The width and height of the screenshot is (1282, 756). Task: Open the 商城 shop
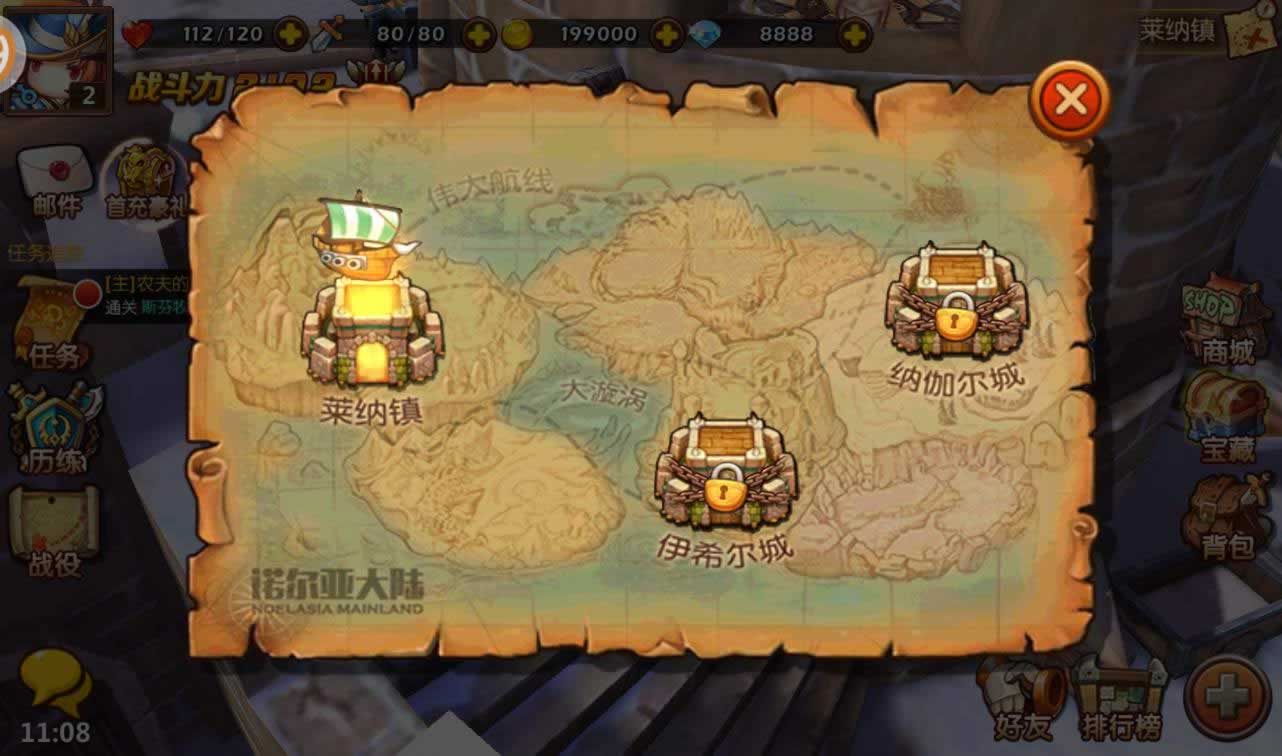point(1227,320)
